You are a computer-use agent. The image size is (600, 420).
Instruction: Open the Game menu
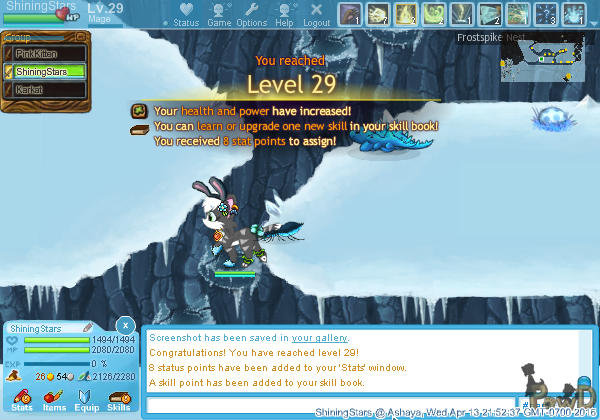(219, 15)
